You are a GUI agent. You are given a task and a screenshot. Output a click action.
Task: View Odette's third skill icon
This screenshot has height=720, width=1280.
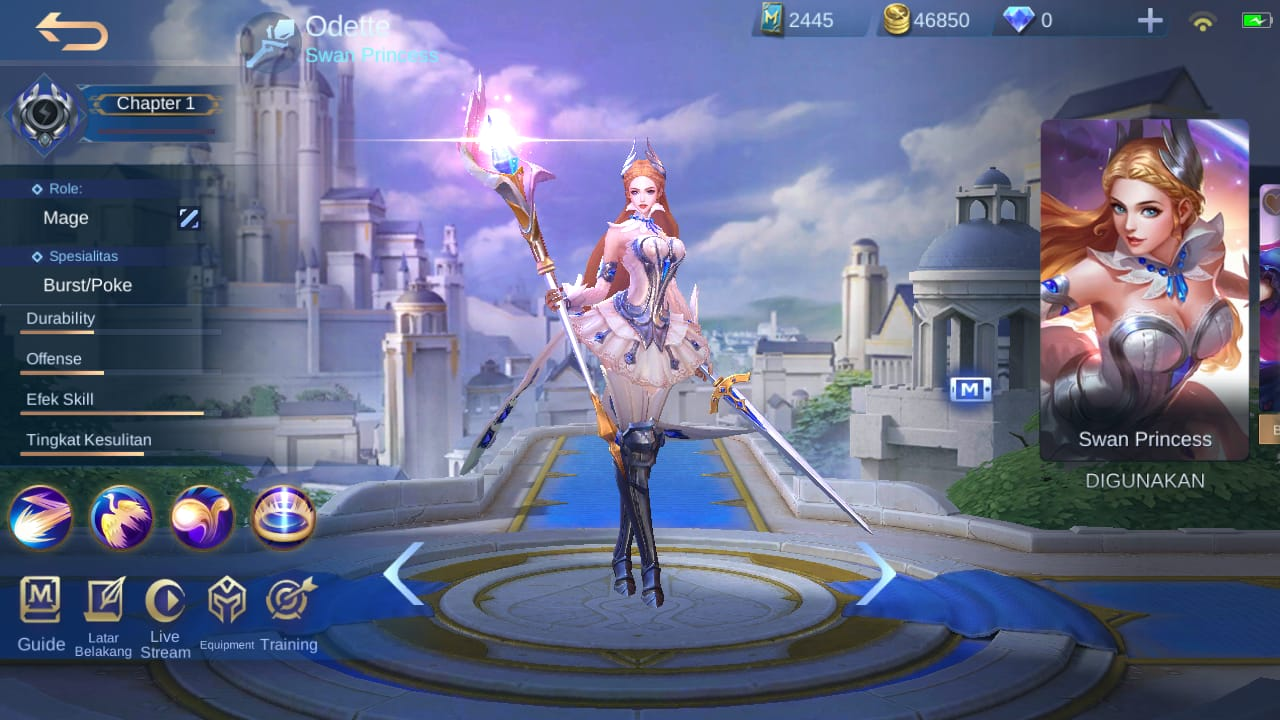[x=202, y=518]
